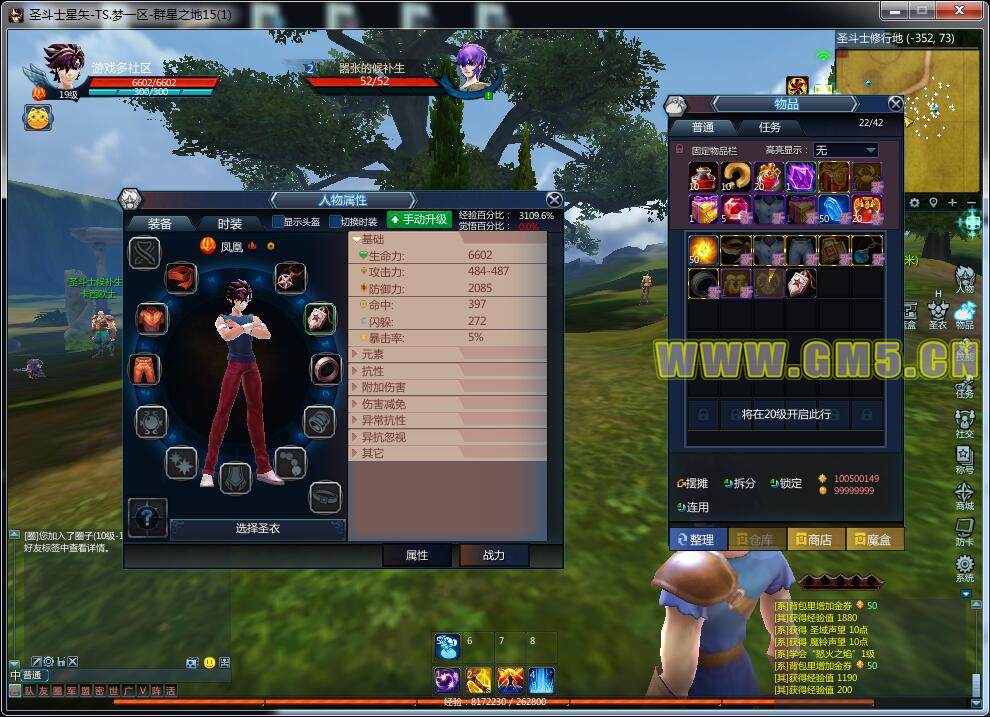Open the 系统 system menu icon

tap(964, 568)
